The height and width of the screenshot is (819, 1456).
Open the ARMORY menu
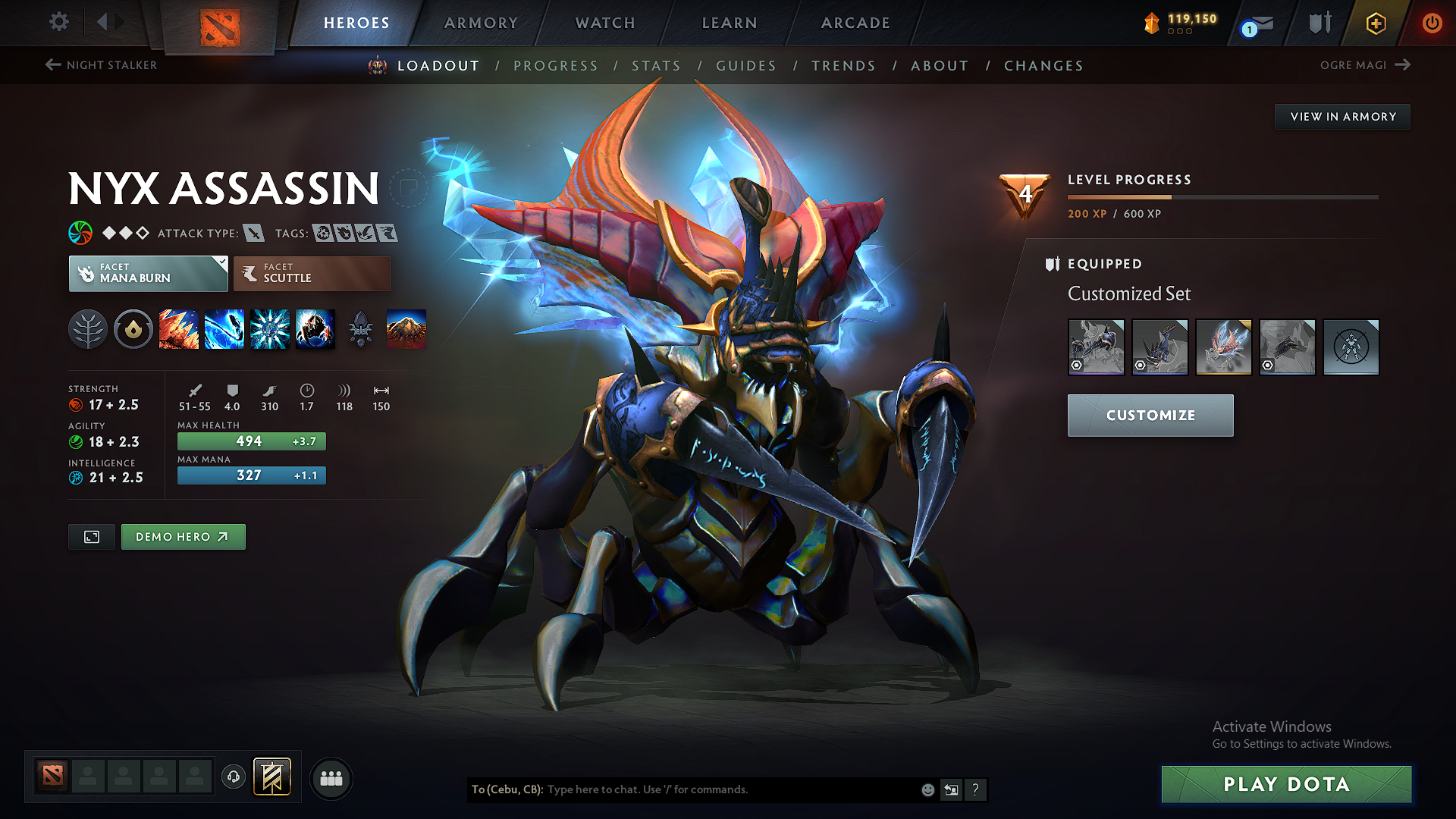click(x=481, y=23)
